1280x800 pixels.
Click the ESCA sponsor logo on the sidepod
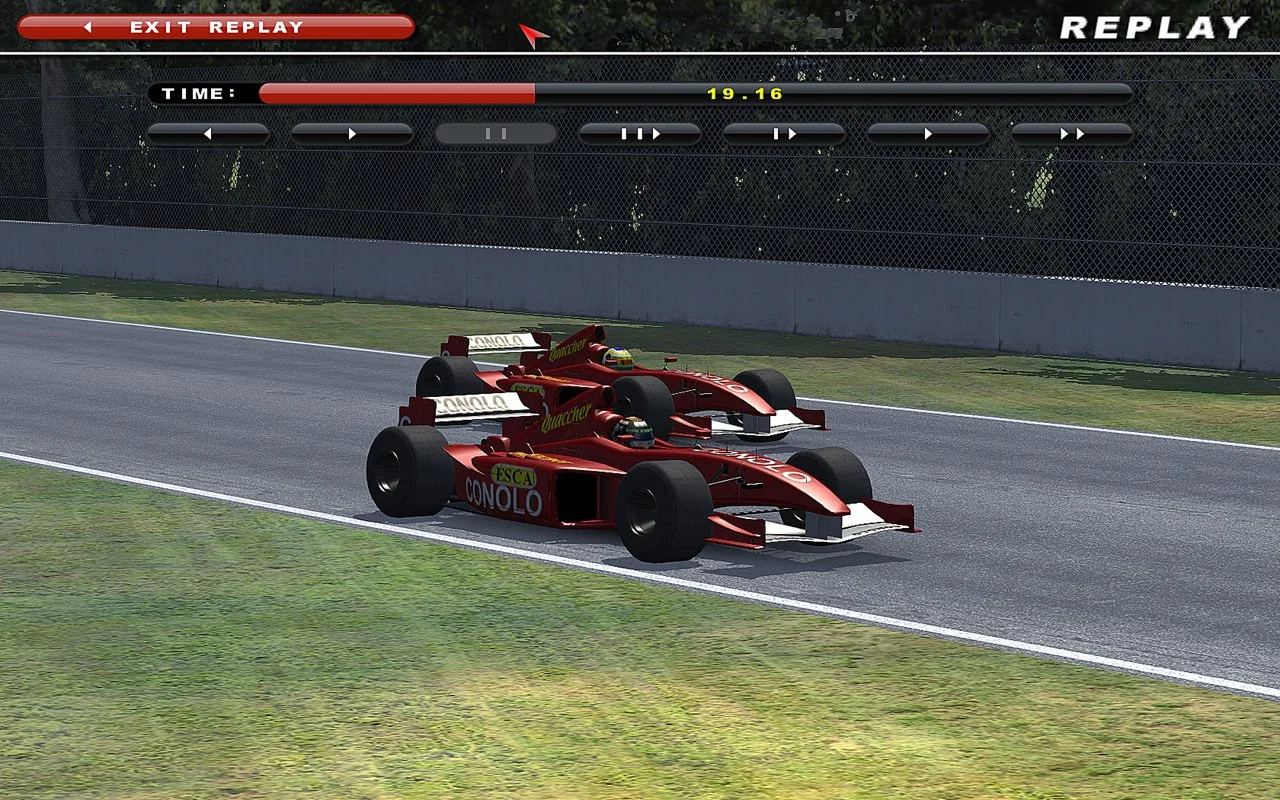[516, 477]
